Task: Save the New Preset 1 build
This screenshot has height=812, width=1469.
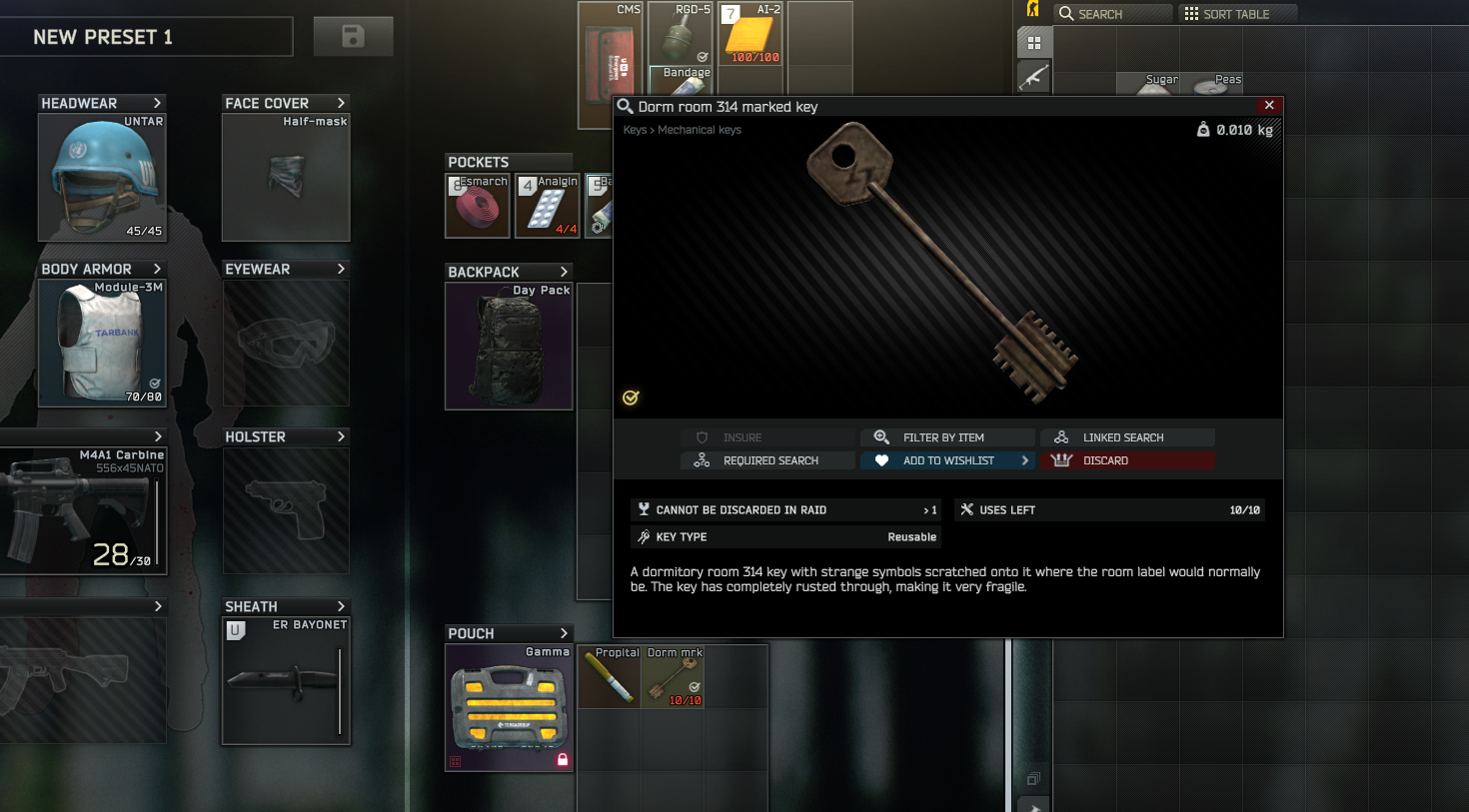Action: click(353, 37)
